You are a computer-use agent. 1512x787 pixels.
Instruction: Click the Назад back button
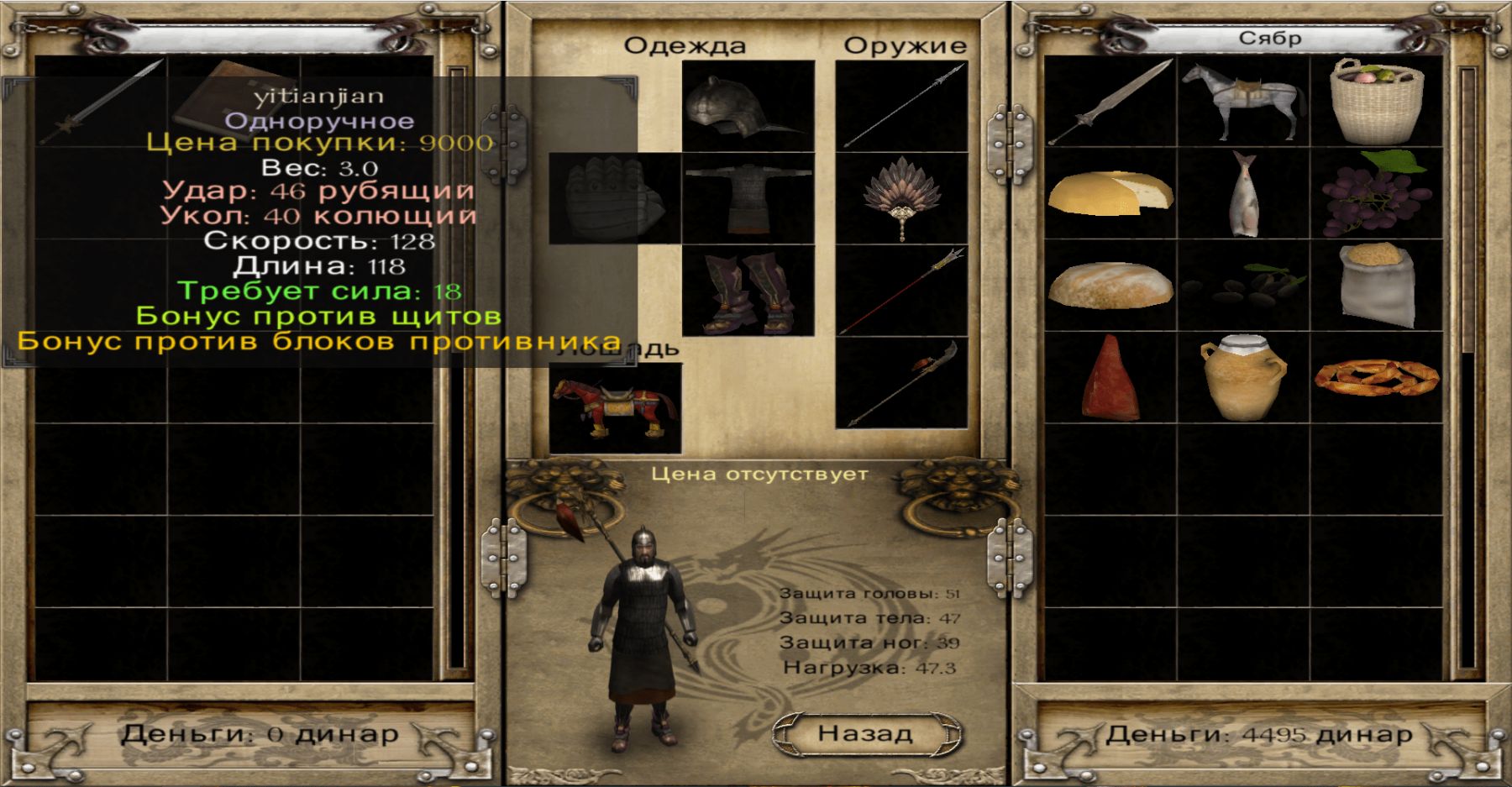coord(865,733)
